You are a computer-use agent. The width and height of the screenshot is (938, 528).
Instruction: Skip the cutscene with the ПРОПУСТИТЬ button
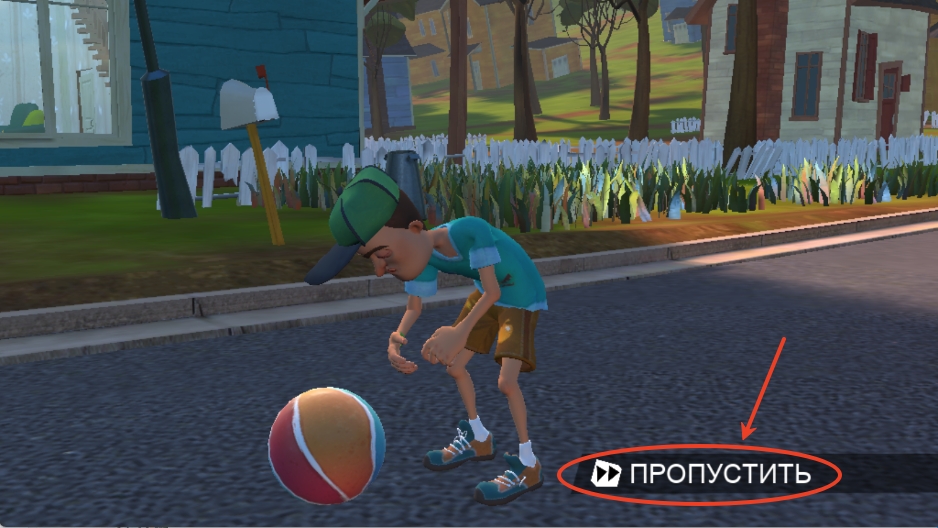click(x=702, y=474)
